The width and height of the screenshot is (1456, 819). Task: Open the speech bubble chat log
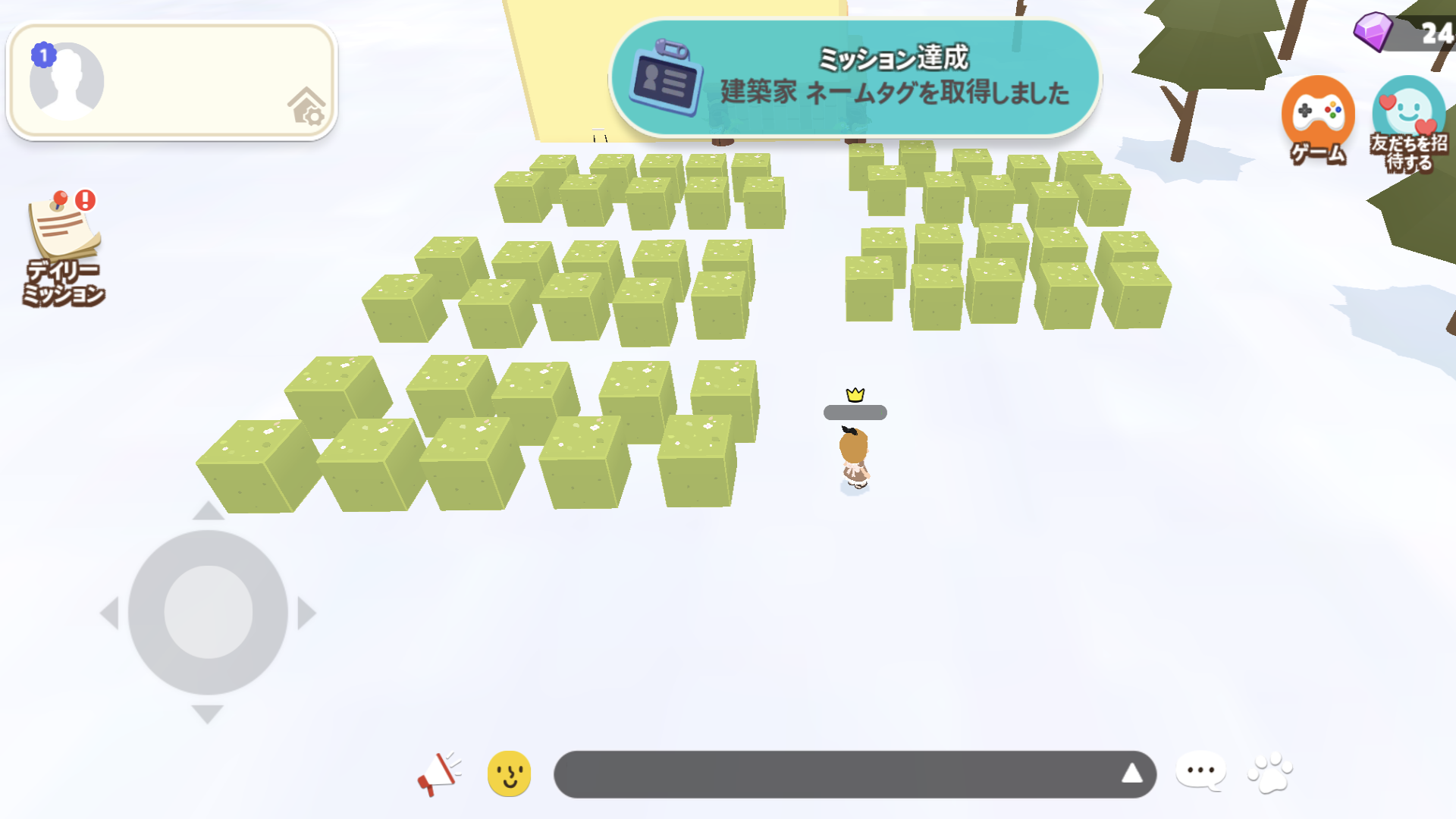click(x=1200, y=772)
